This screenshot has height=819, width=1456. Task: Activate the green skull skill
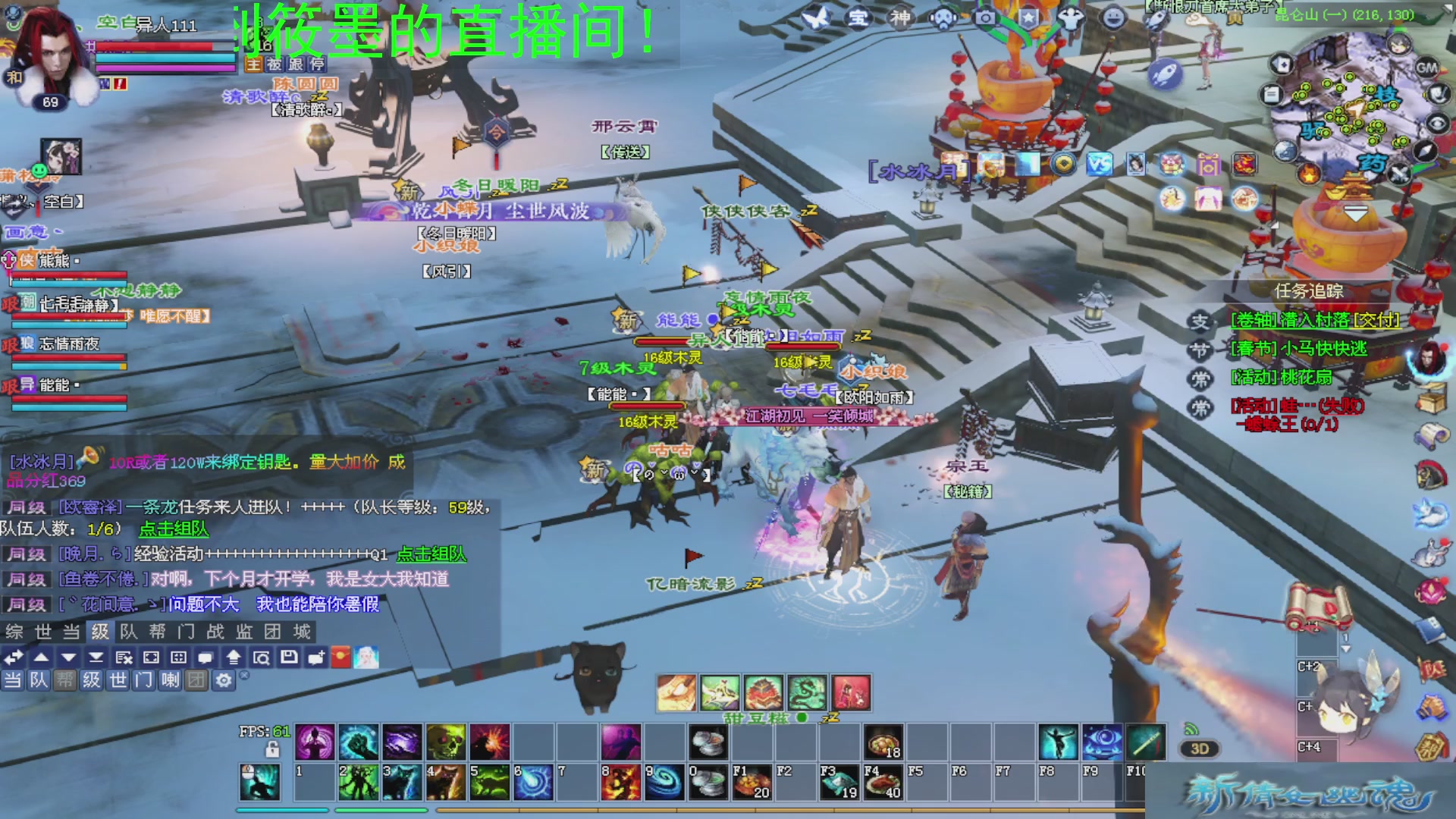pos(446,742)
